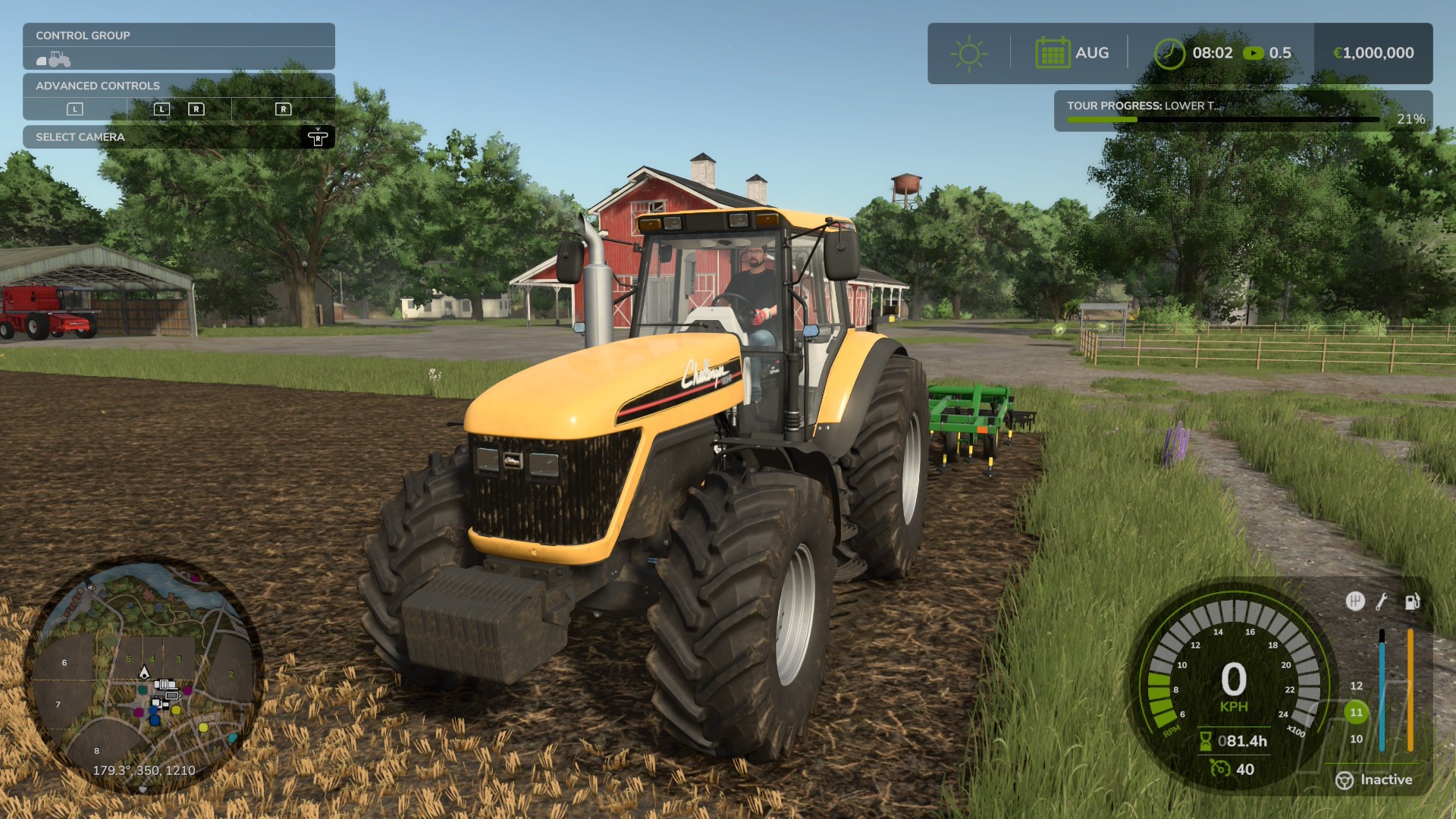
Task: Click the wrench damage gauge icon
Action: click(x=1382, y=601)
